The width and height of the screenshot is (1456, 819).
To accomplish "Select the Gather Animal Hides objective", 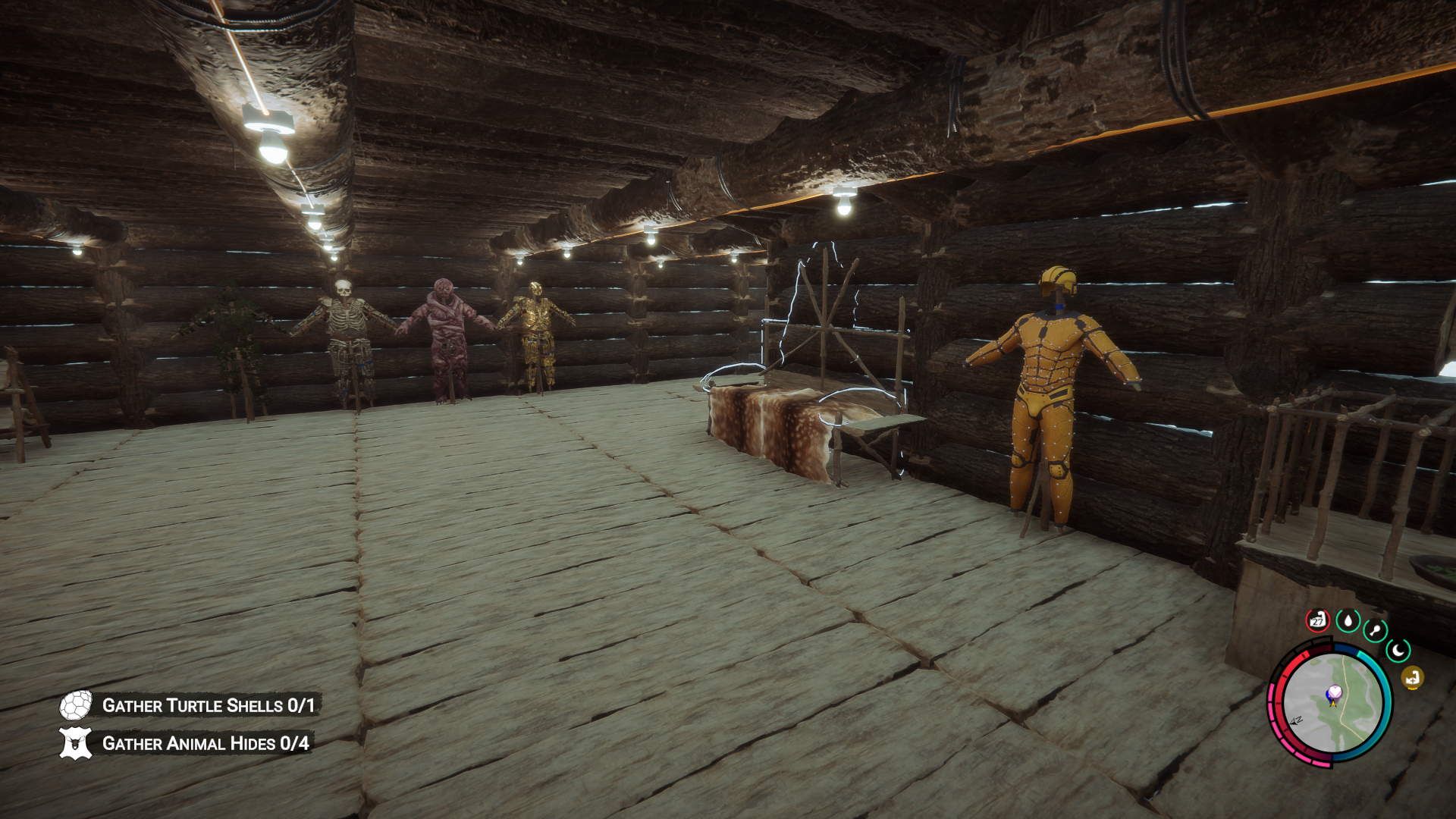I will (205, 743).
